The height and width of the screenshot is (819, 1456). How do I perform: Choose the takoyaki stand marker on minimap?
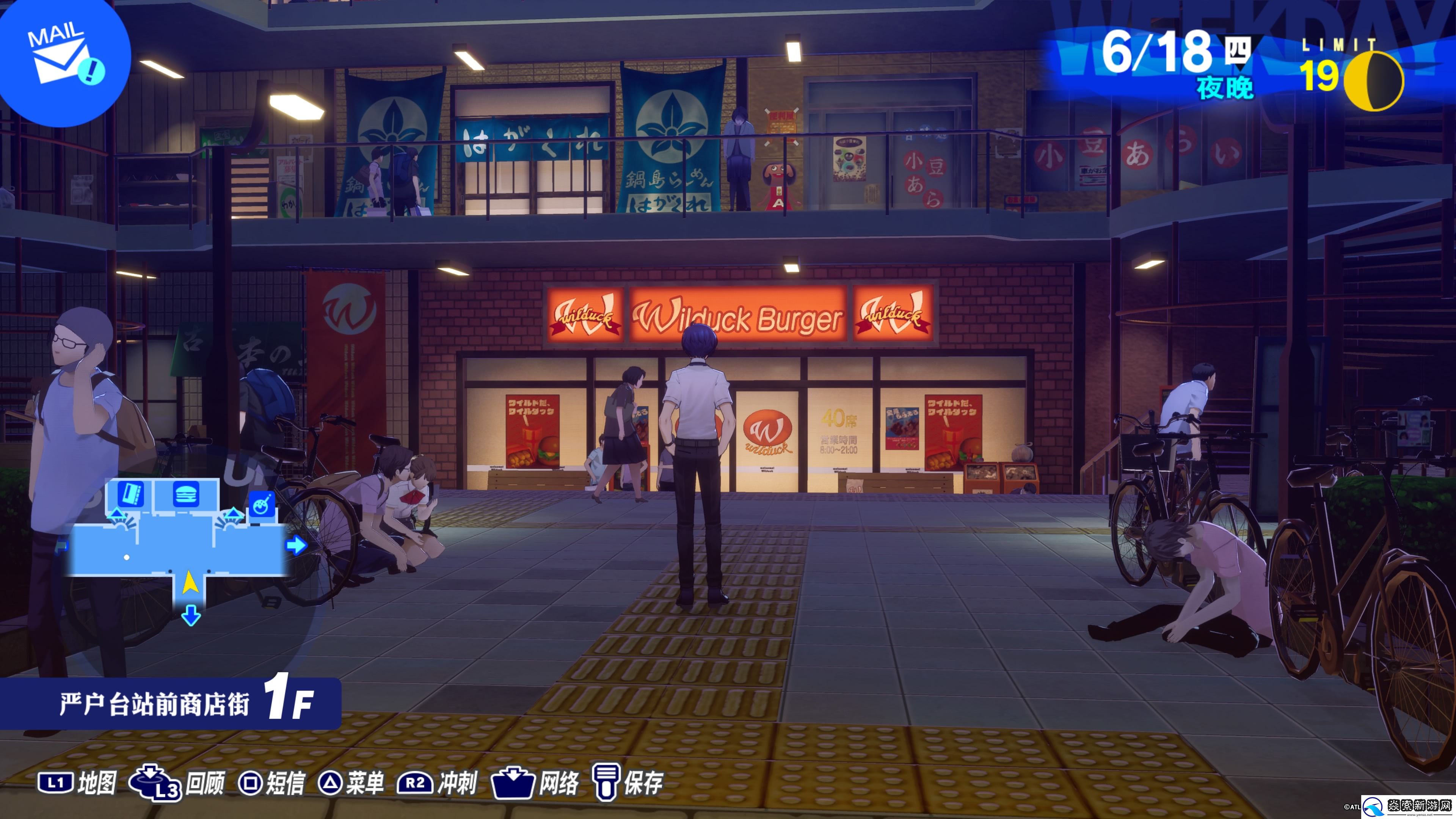click(x=261, y=505)
